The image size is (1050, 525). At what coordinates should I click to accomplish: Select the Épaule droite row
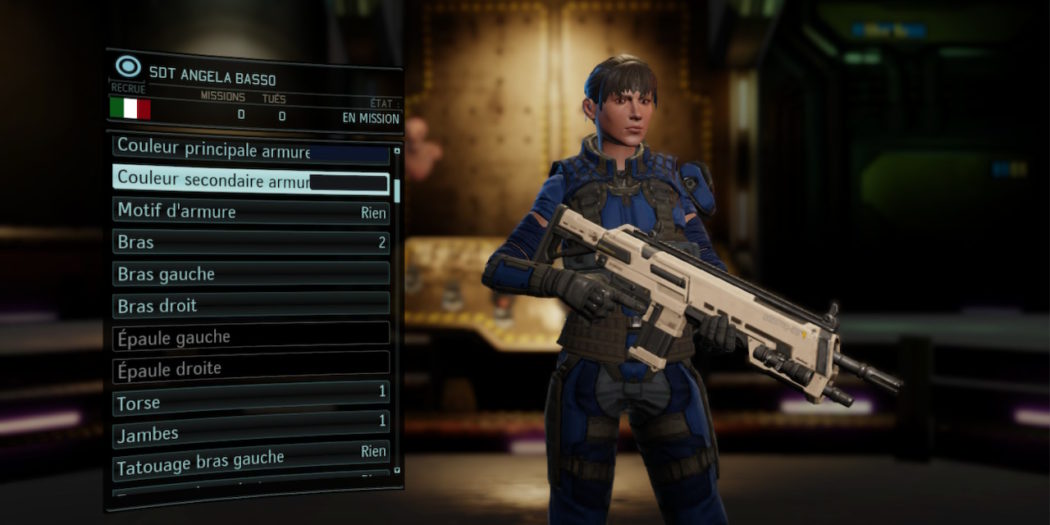pyautogui.click(x=250, y=367)
